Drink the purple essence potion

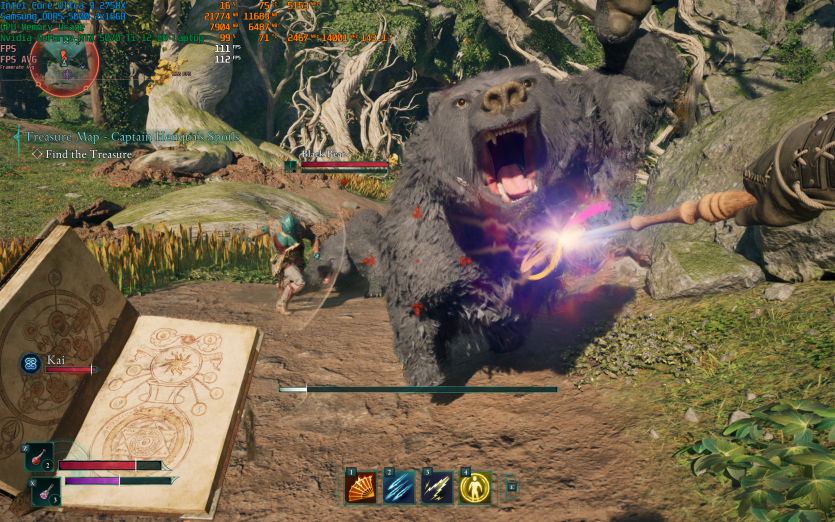pos(46,491)
